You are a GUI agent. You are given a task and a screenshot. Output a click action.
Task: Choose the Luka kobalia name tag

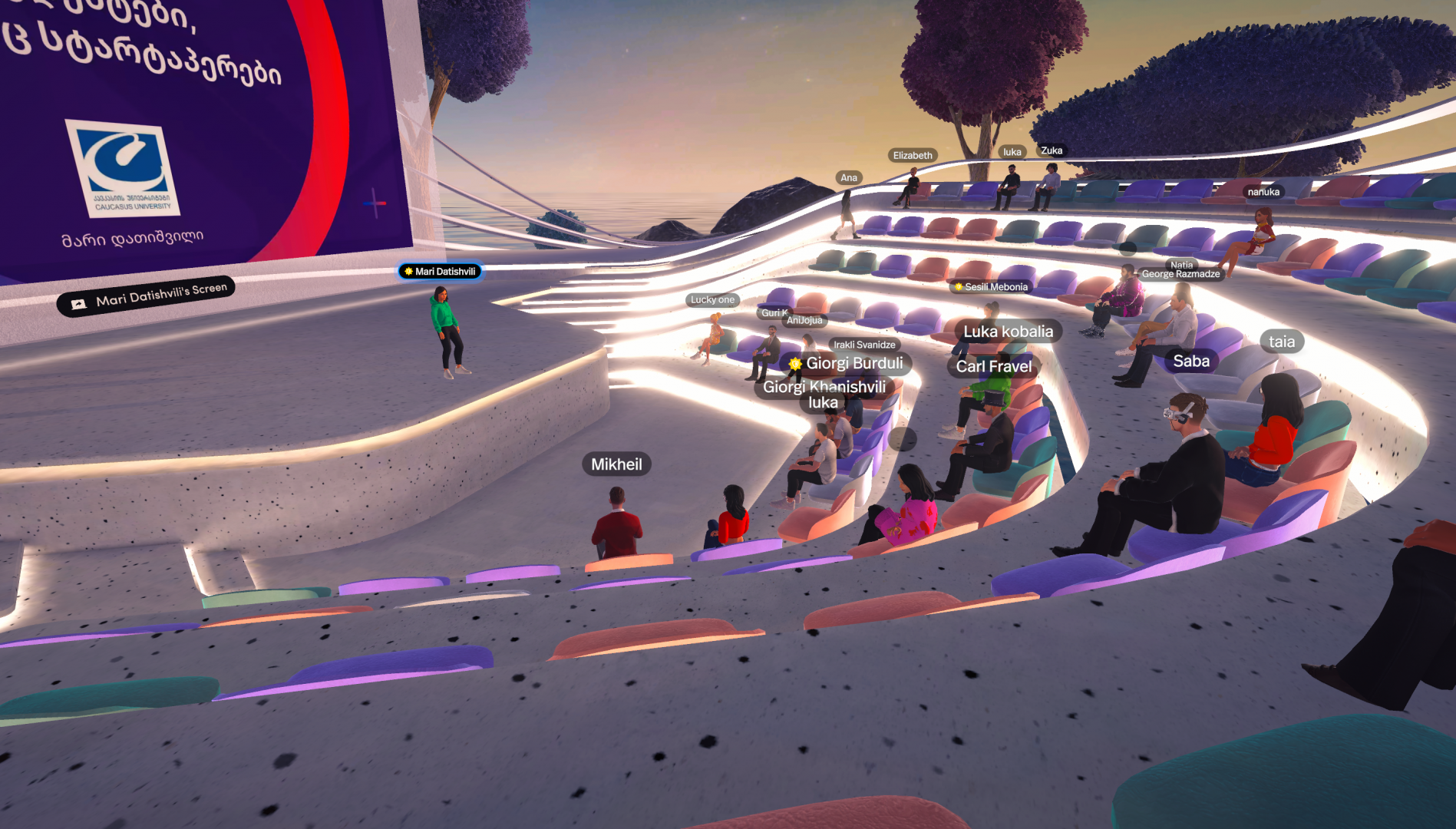(1008, 332)
